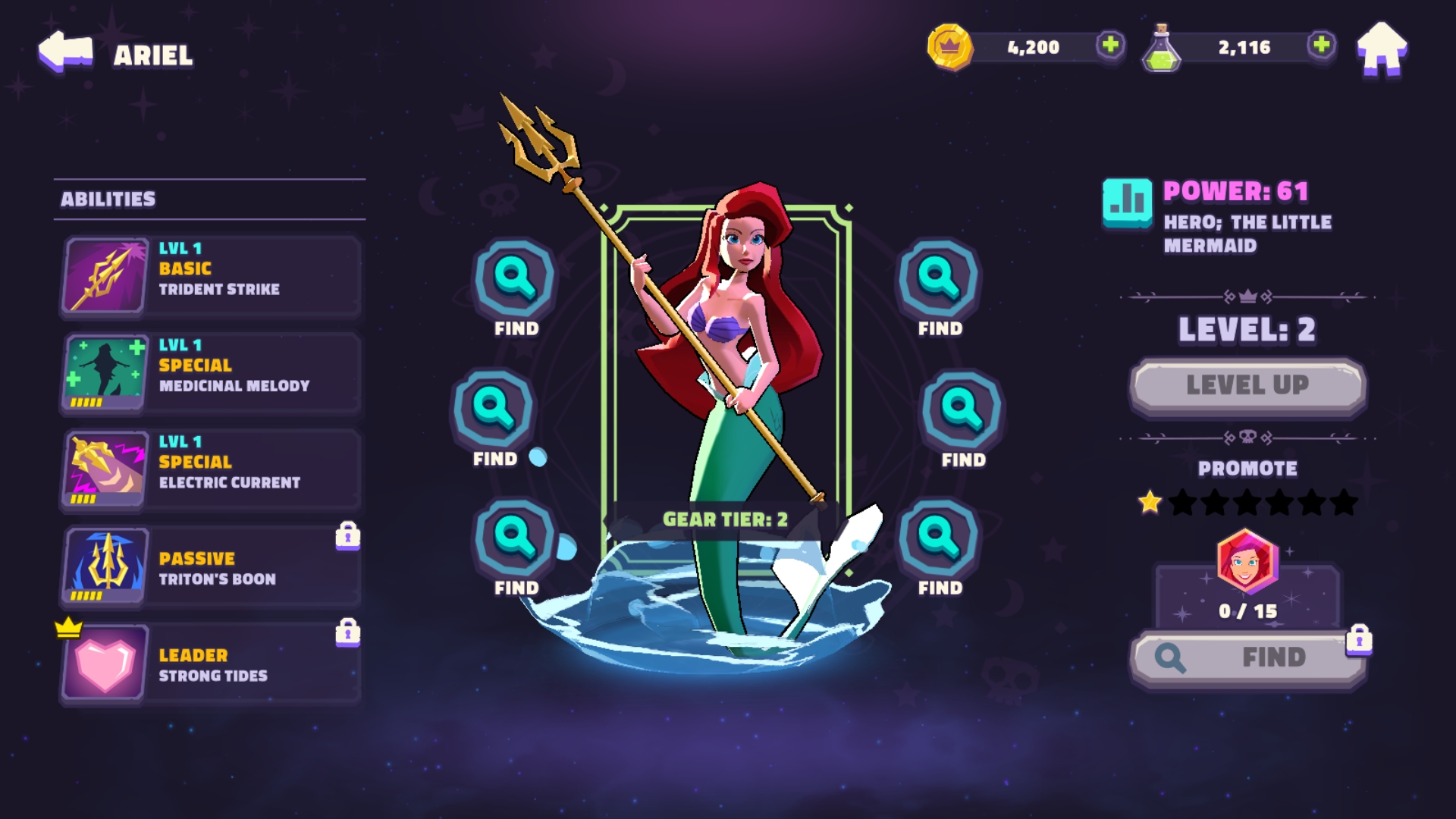
Task: Inspect the Triton's Boon passive ability
Action: 211,566
